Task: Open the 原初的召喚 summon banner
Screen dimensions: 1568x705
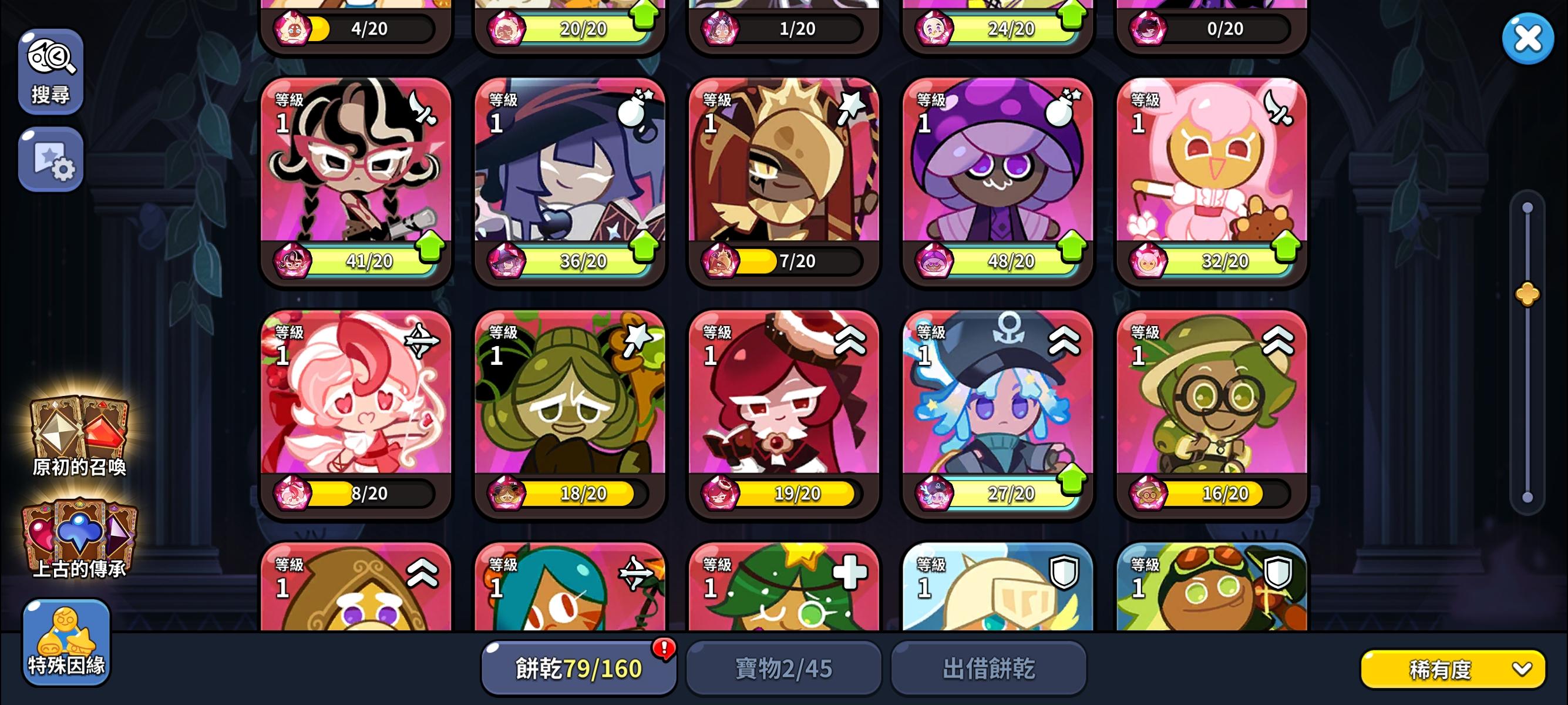Action: click(79, 432)
